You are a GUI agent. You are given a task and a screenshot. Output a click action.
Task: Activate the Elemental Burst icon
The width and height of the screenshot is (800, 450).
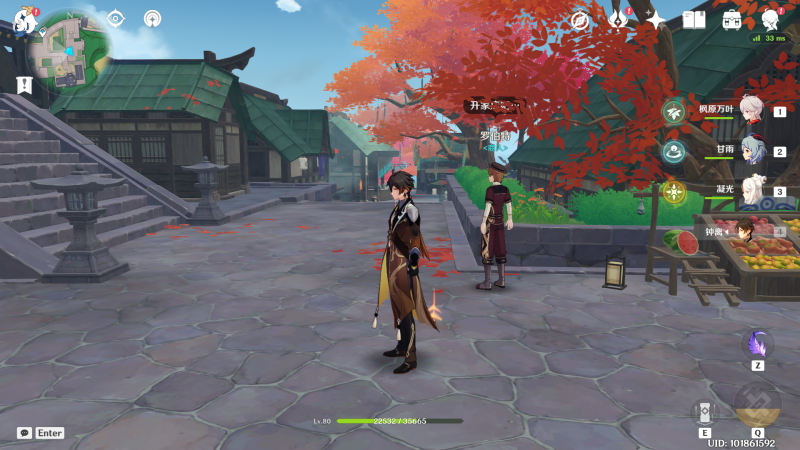[x=757, y=404]
